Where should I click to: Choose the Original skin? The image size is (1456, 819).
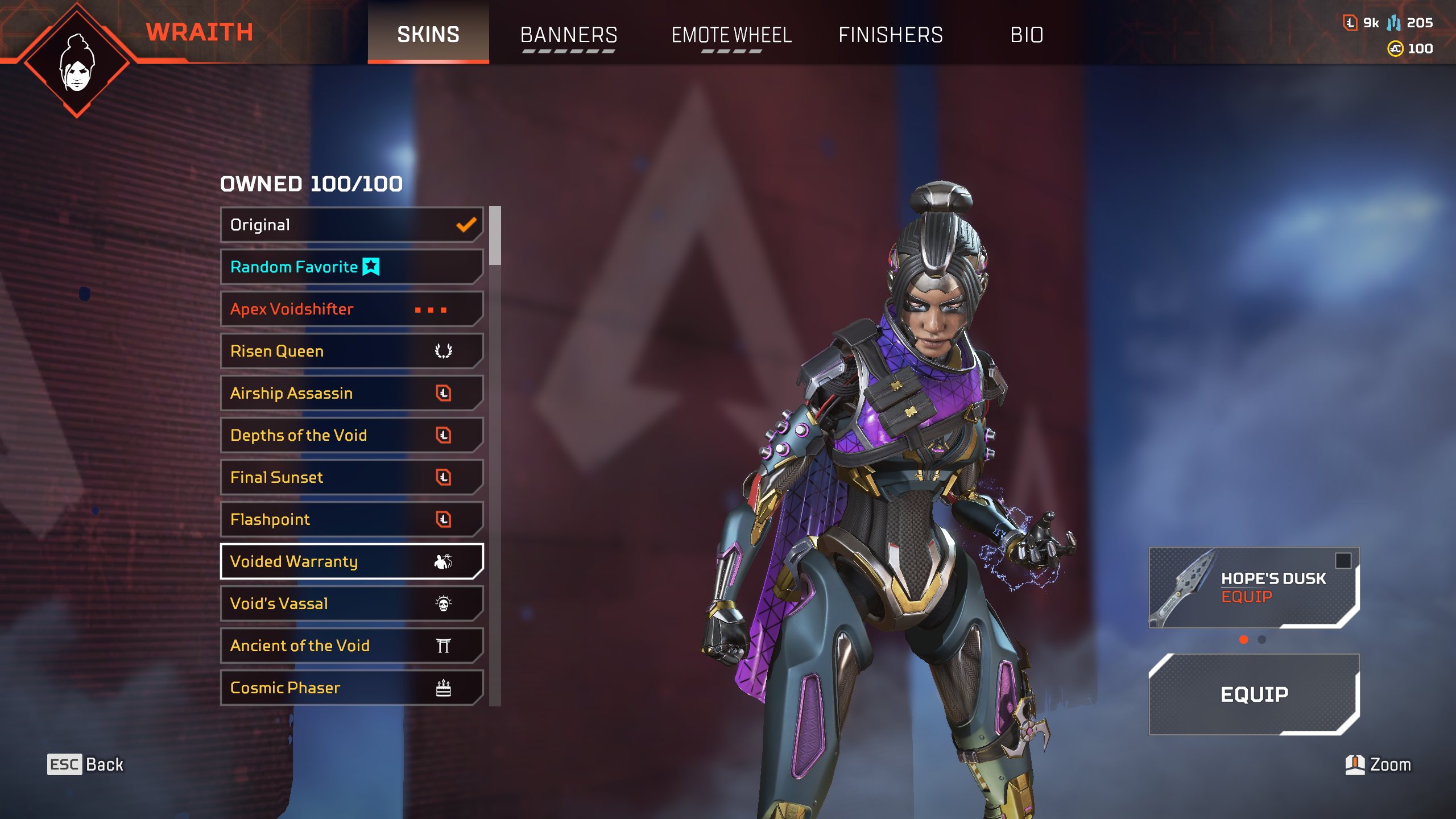[351, 225]
